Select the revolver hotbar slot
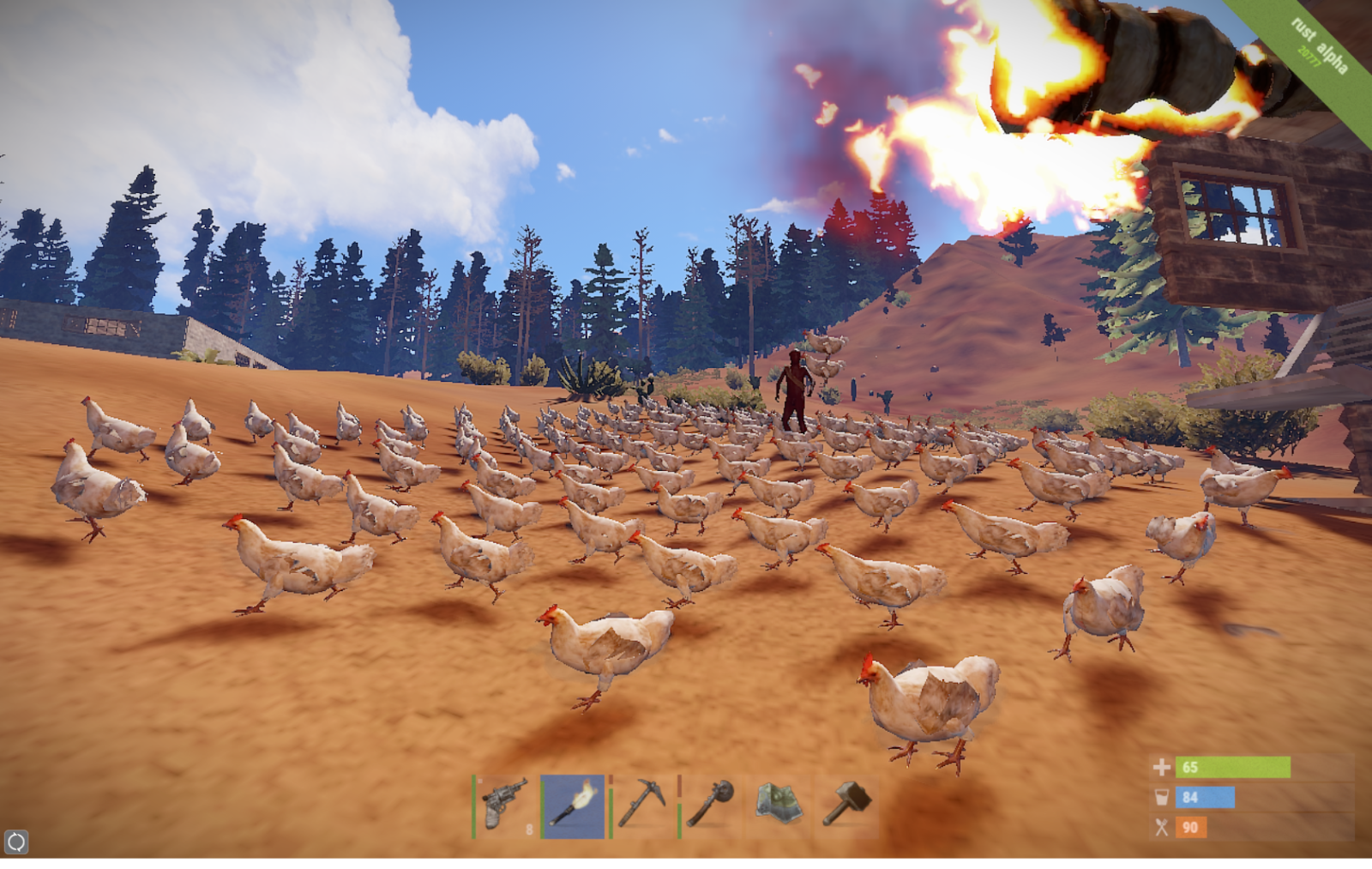This screenshot has width=1372, height=869. coord(505,806)
